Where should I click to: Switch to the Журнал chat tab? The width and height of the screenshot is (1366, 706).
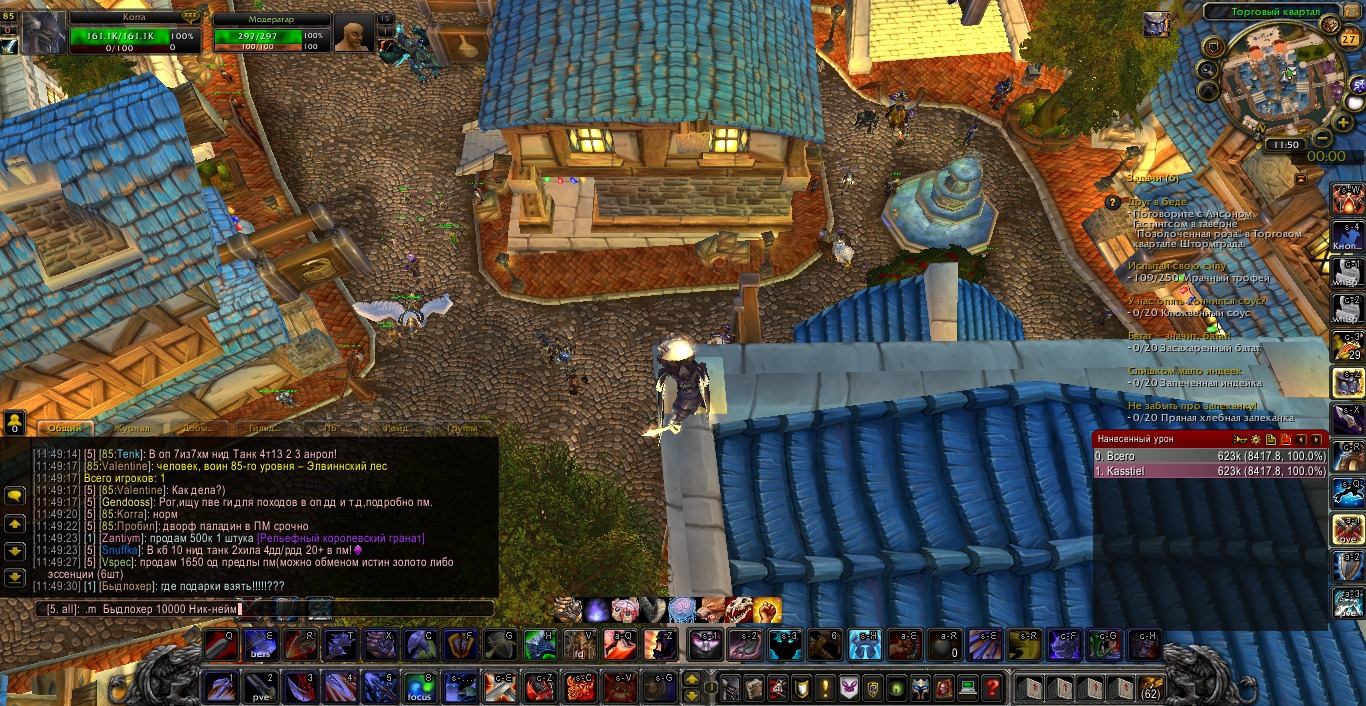(131, 428)
